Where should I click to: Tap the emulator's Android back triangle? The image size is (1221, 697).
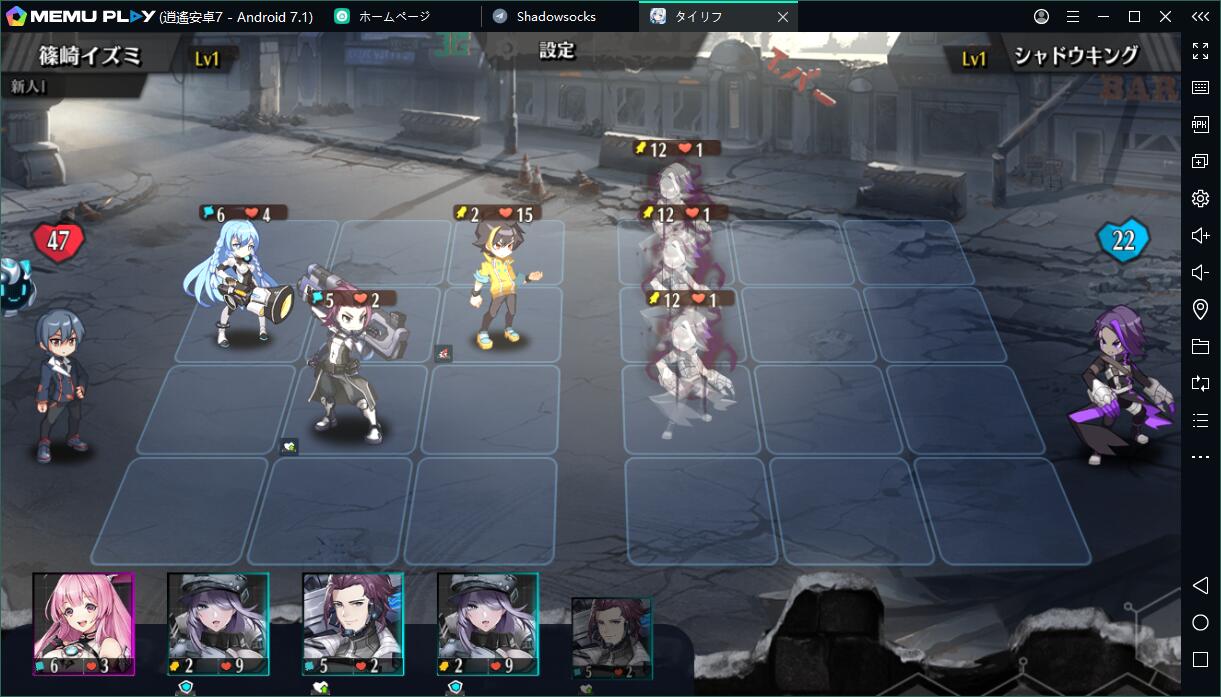(1200, 585)
